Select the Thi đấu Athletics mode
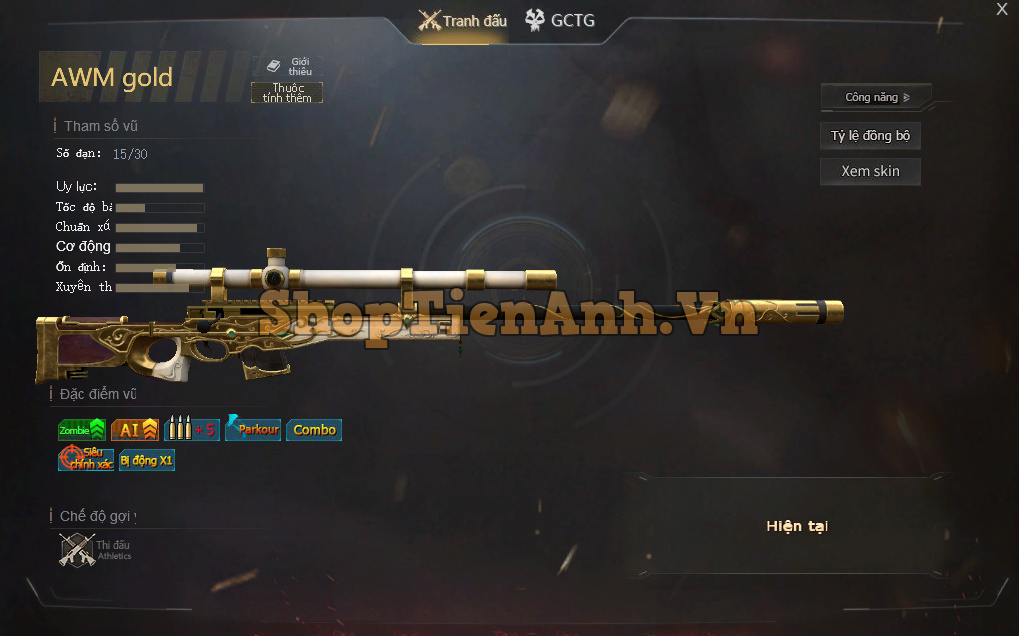Image resolution: width=1019 pixels, height=636 pixels. pyautogui.click(x=95, y=550)
